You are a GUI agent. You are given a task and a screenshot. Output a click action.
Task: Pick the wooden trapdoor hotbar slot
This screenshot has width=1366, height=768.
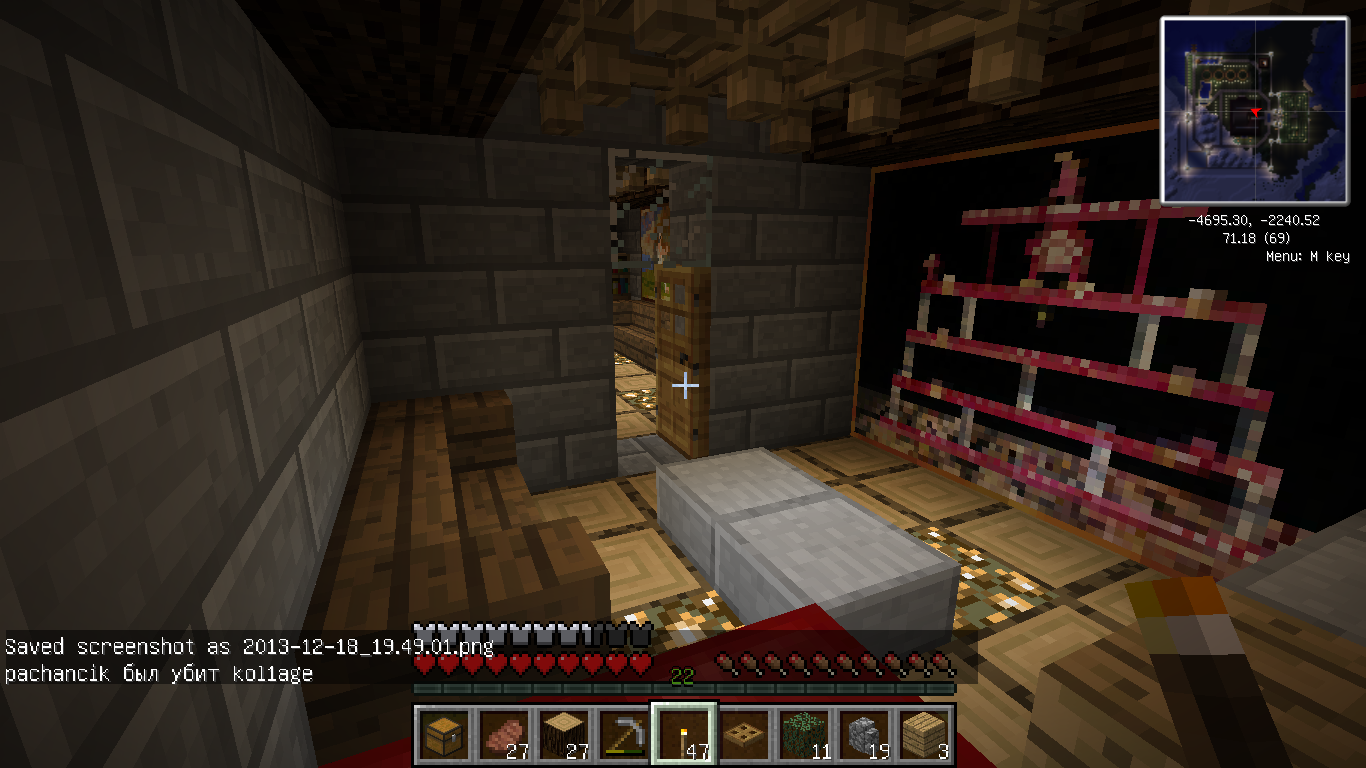pyautogui.click(x=744, y=735)
